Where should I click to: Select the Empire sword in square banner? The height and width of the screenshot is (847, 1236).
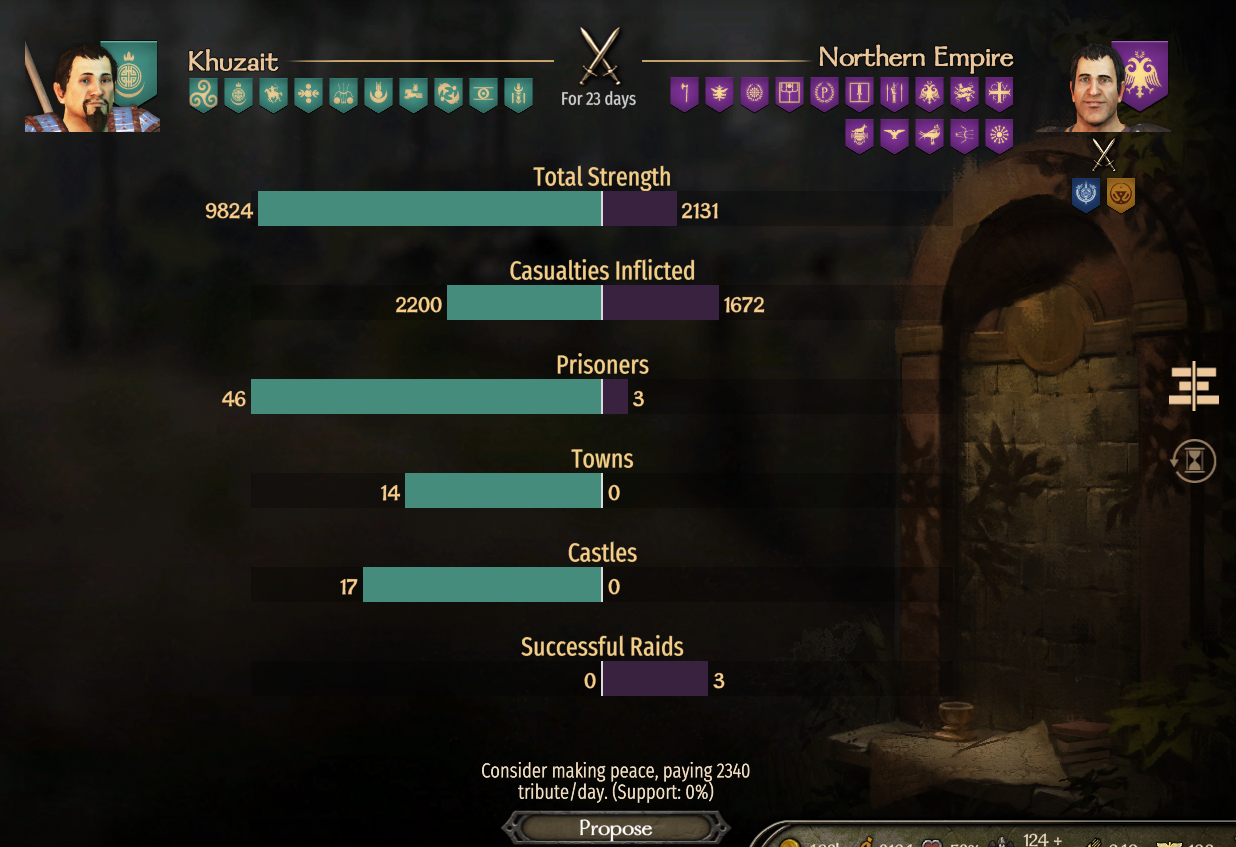tap(860, 94)
